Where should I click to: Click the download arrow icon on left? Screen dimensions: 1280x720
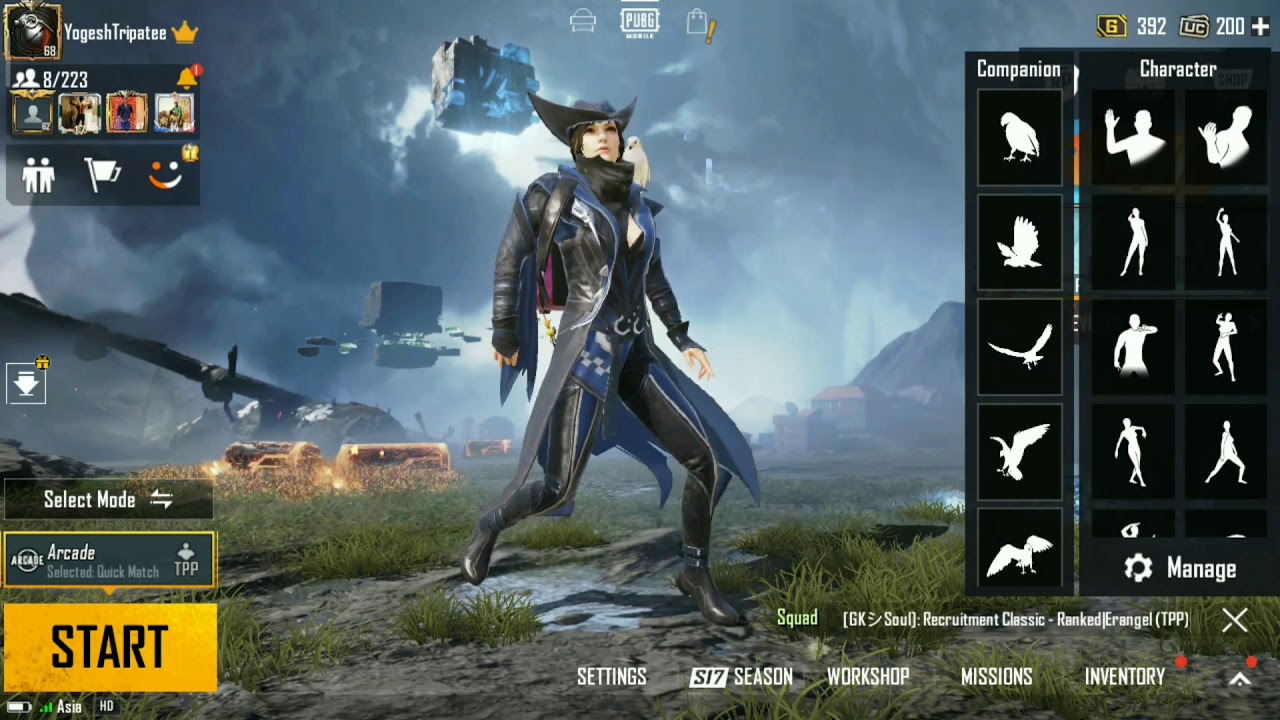pos(26,384)
